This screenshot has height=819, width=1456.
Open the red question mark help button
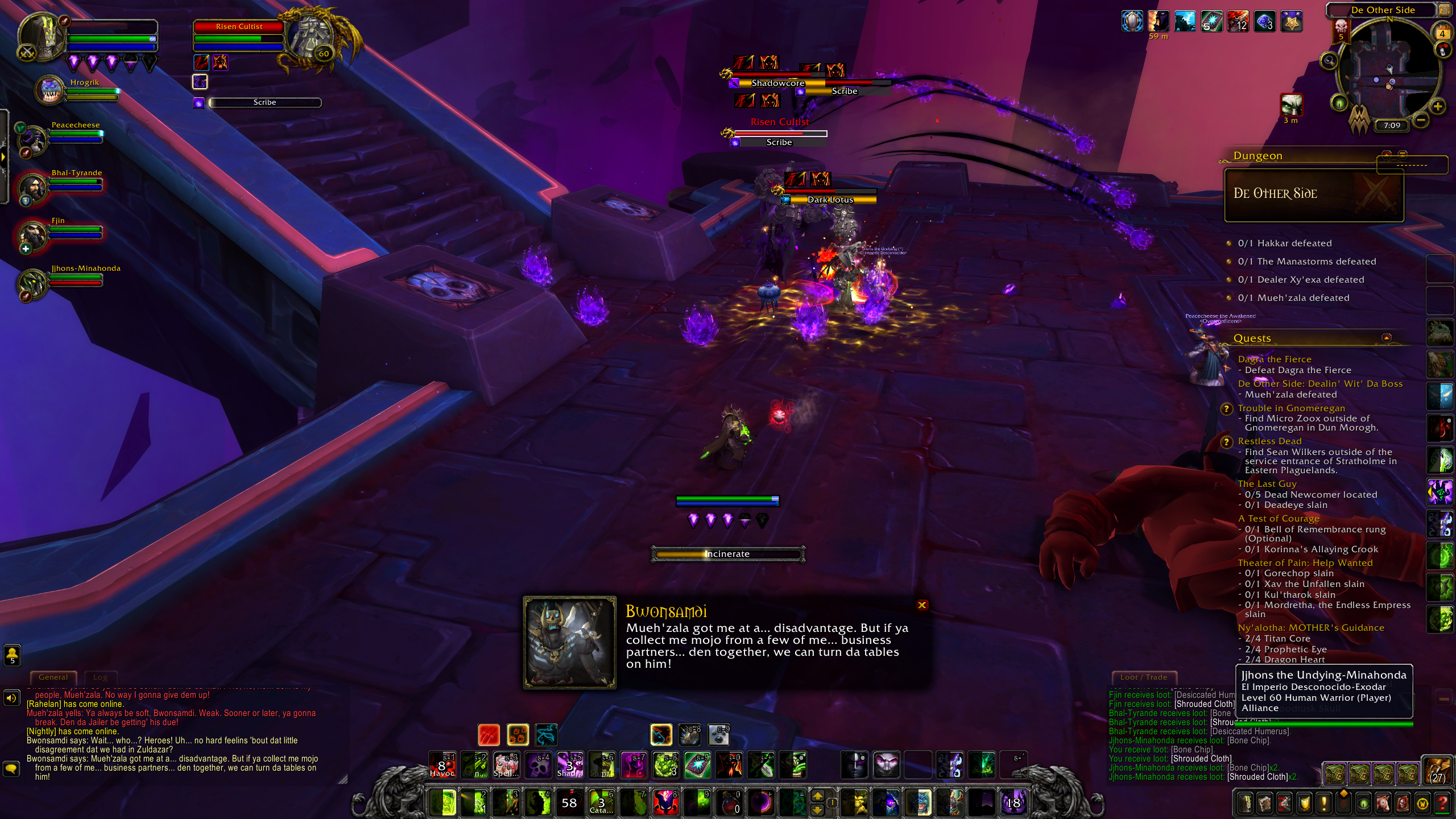(1442, 803)
